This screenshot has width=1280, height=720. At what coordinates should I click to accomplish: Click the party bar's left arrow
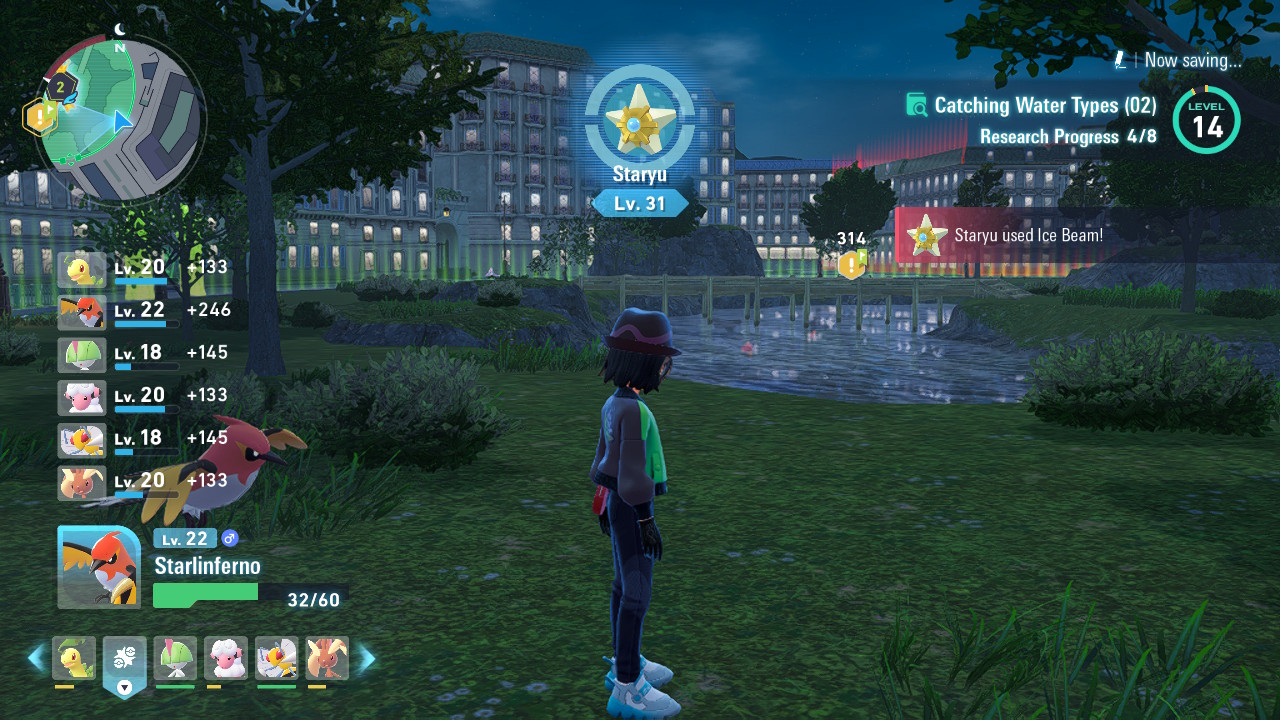point(37,658)
